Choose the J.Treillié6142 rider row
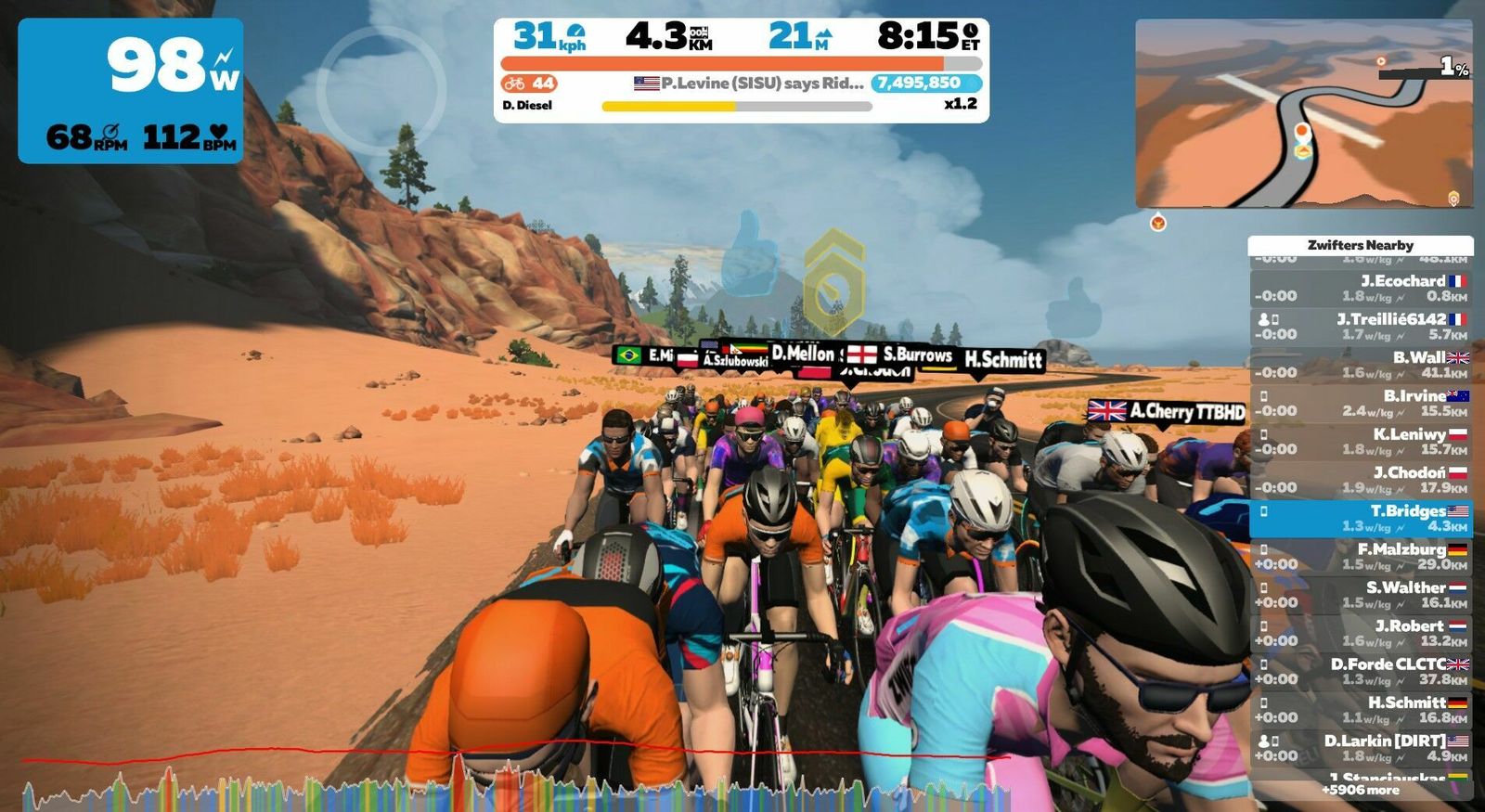The image size is (1485, 812). pyautogui.click(x=1361, y=326)
